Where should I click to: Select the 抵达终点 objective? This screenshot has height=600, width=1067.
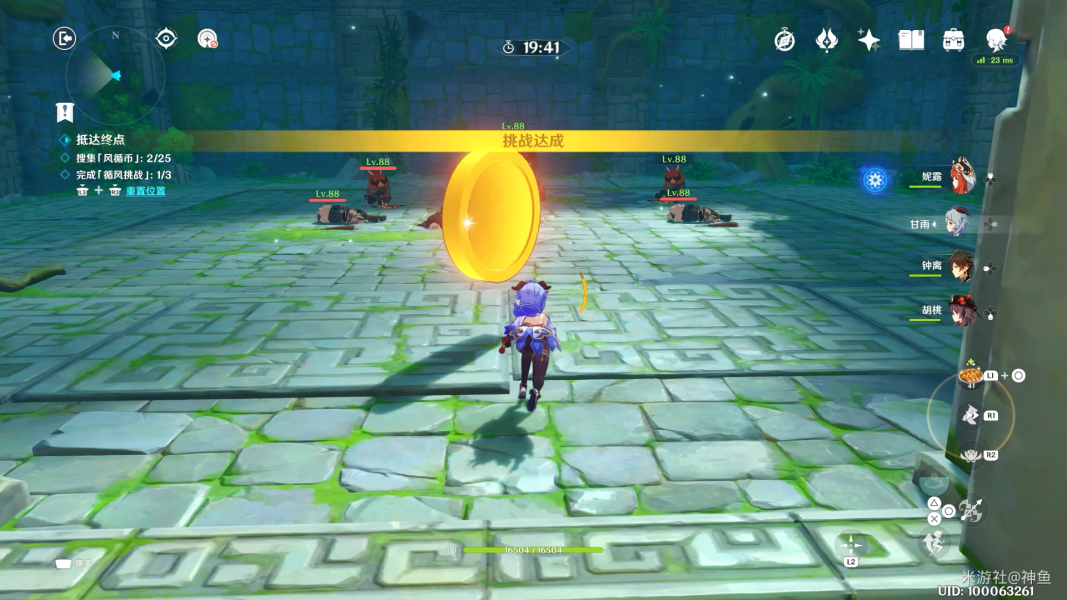[100, 140]
